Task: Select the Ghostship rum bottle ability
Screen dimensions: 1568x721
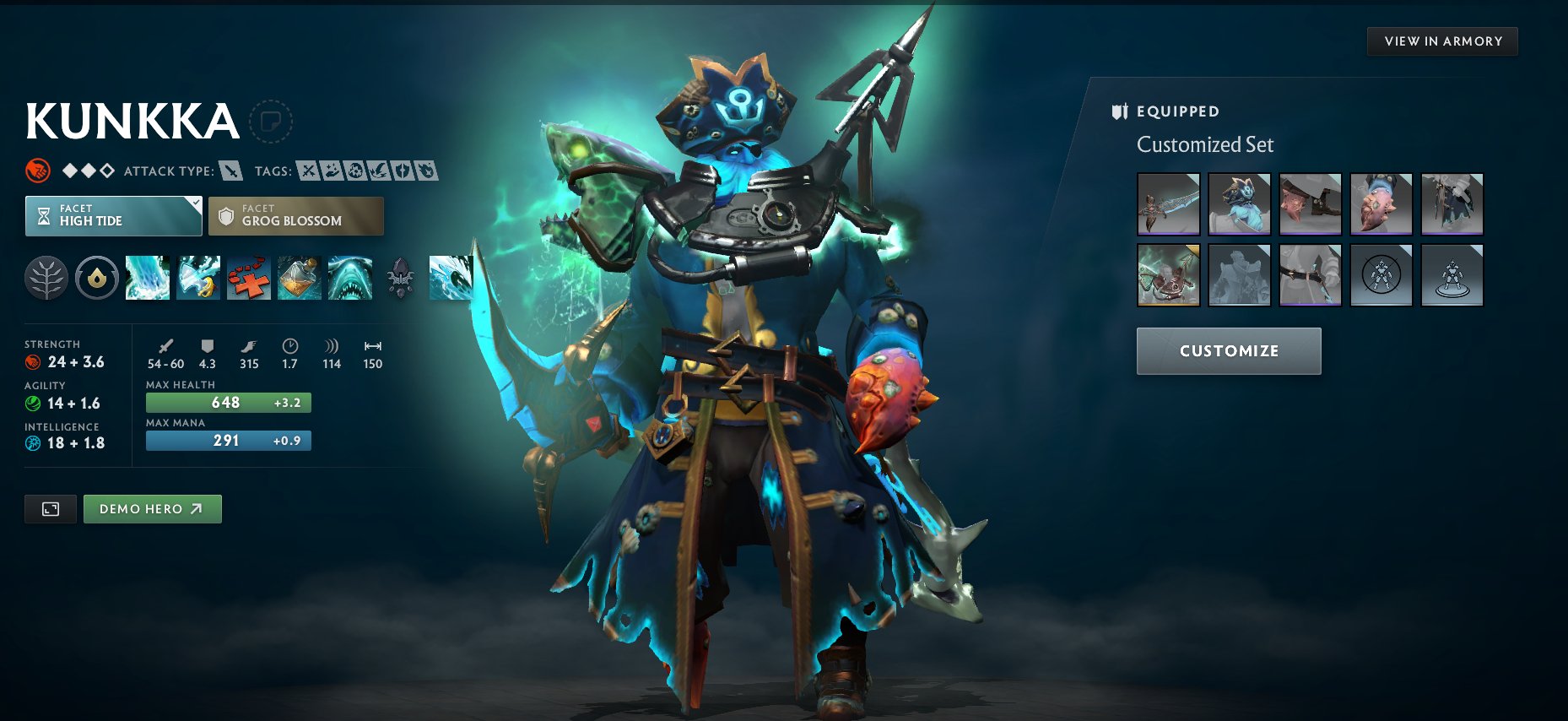Action: click(298, 279)
